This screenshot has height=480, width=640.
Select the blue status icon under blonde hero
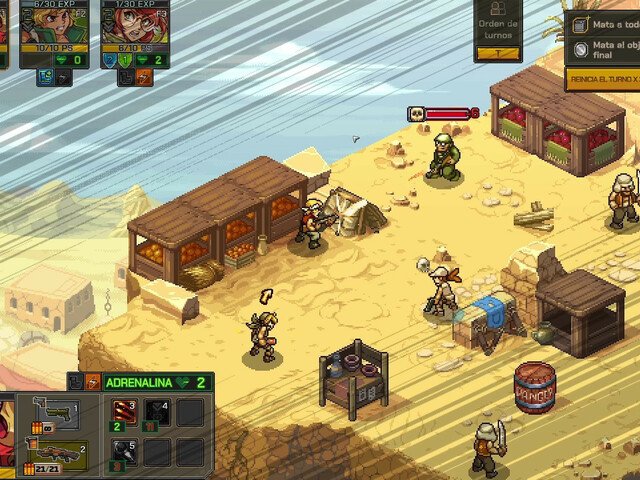(x=46, y=76)
